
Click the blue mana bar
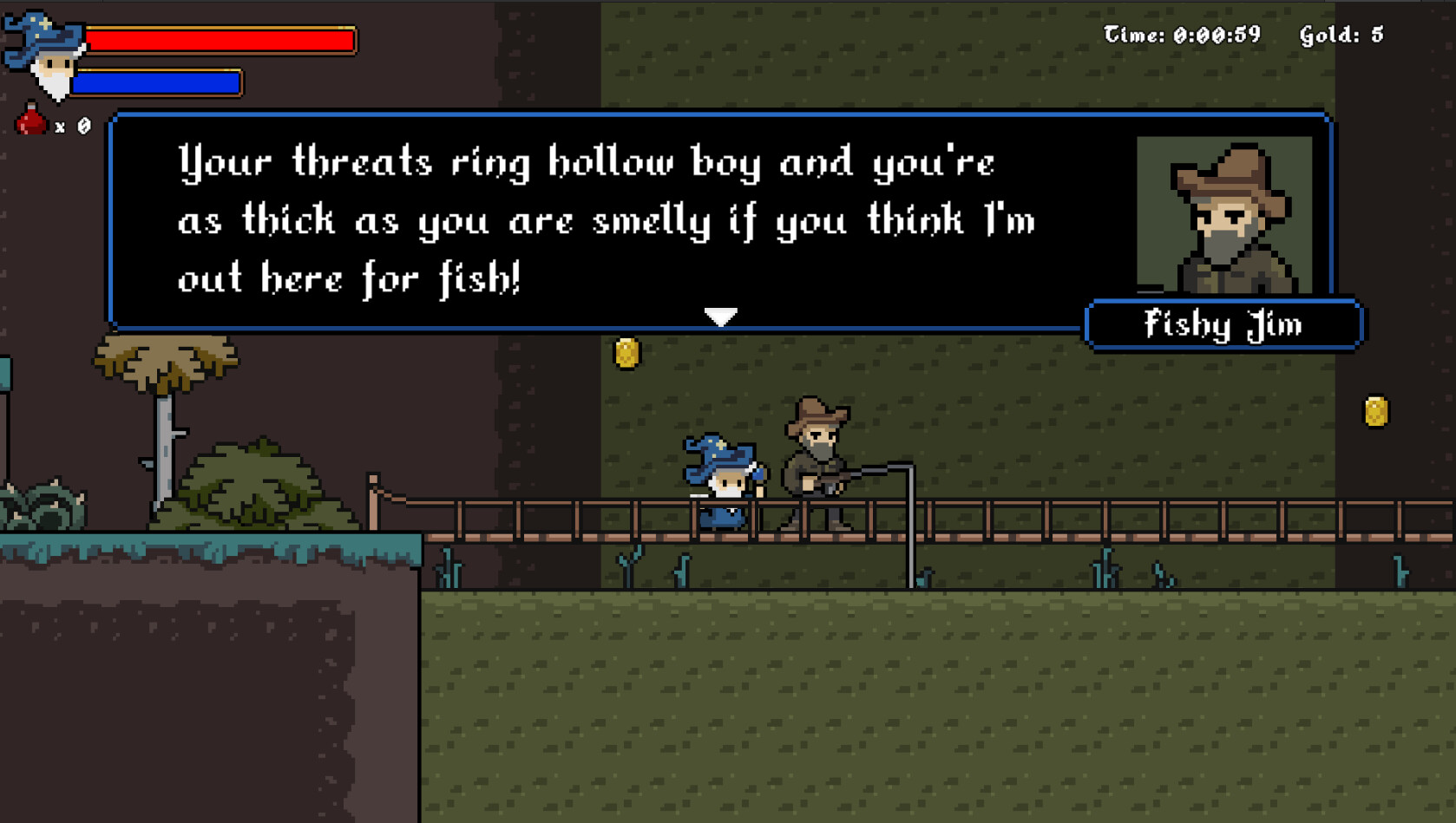point(156,83)
